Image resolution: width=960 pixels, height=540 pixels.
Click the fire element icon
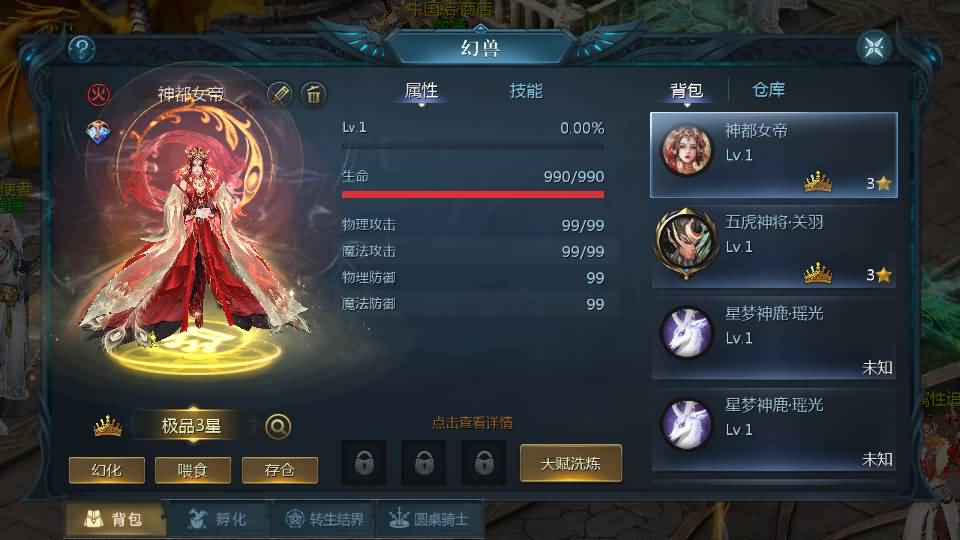[x=98, y=95]
